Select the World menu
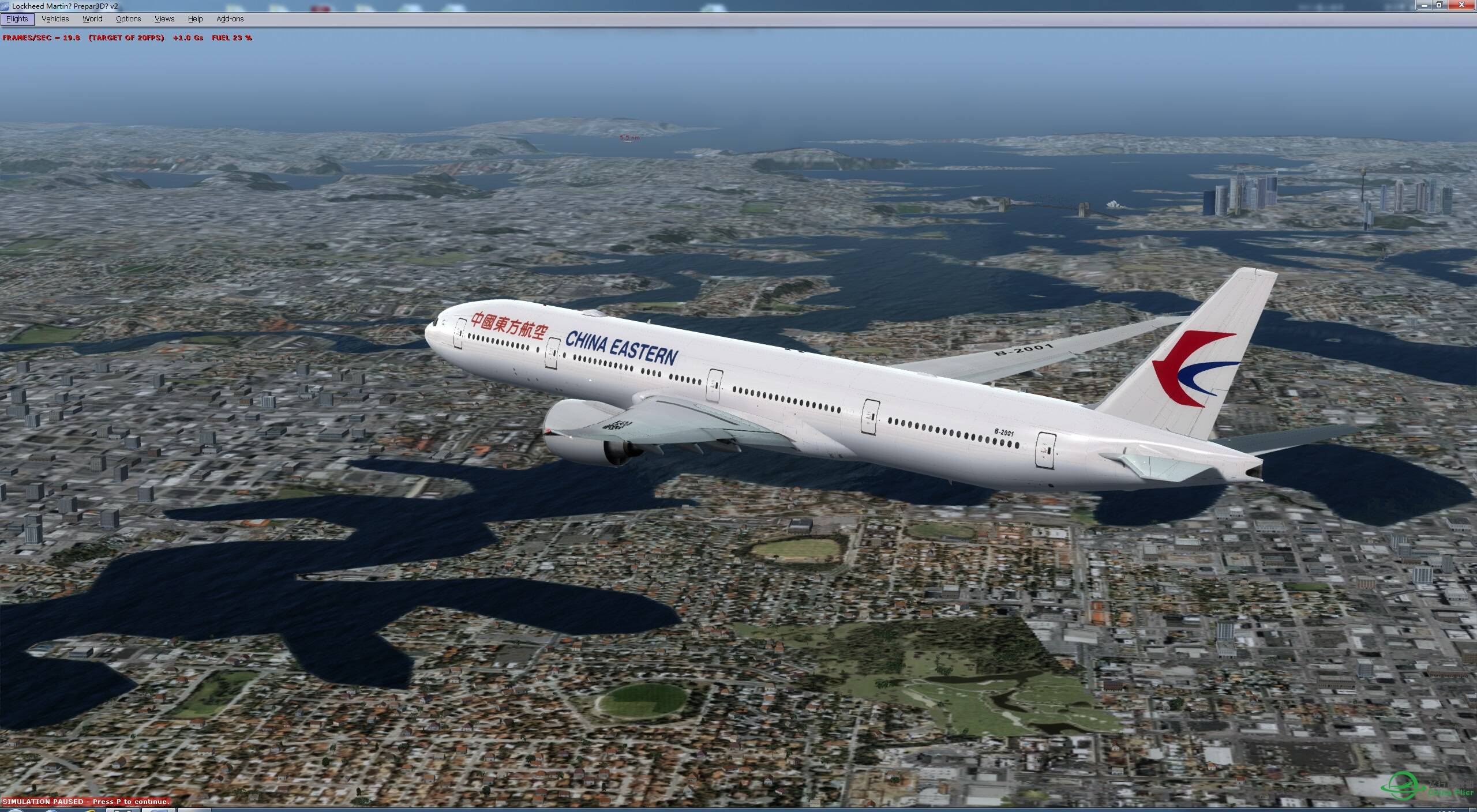This screenshot has height=812, width=1477. click(x=92, y=19)
